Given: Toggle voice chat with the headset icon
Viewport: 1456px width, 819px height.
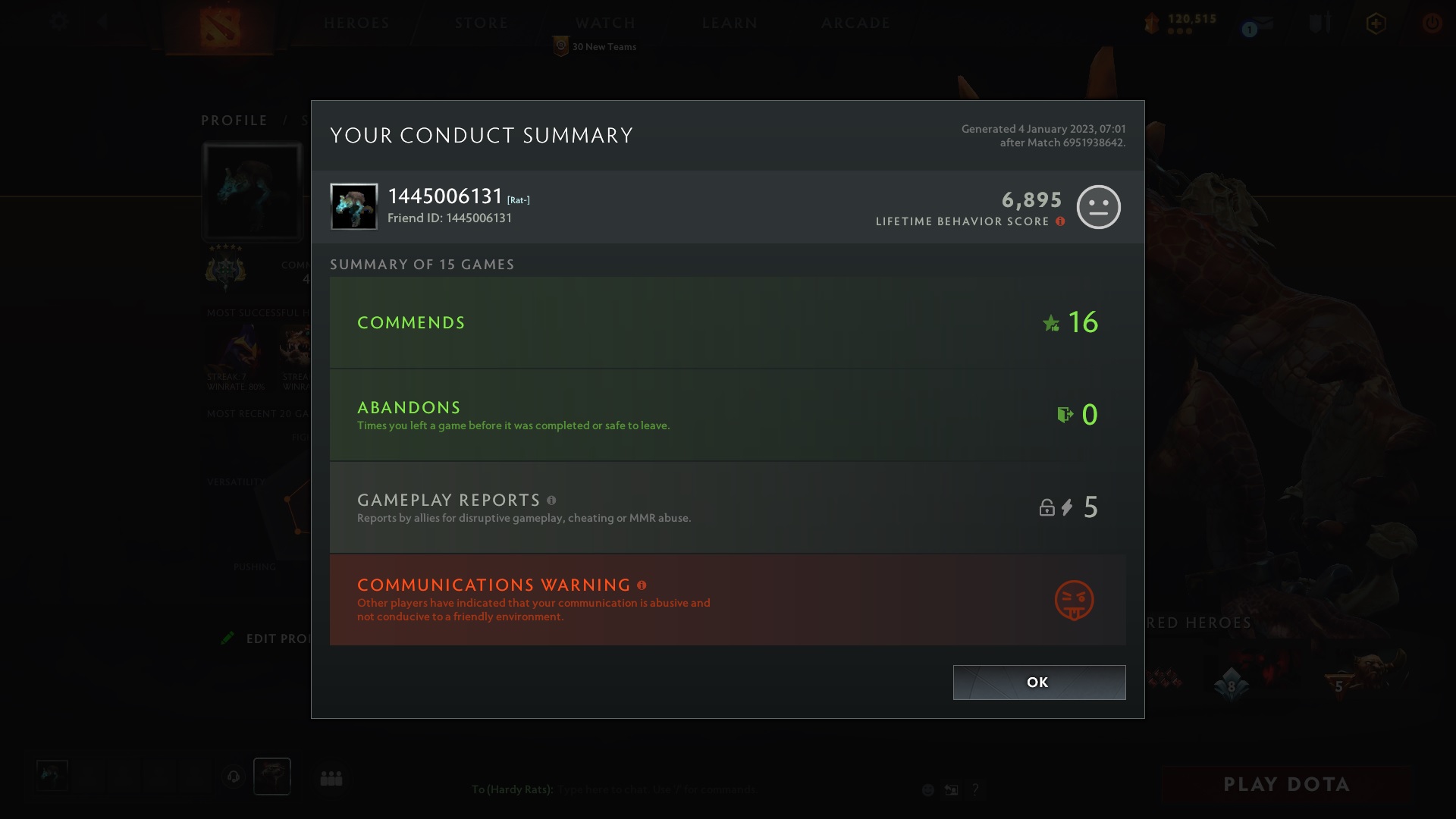Looking at the screenshot, I should (234, 777).
